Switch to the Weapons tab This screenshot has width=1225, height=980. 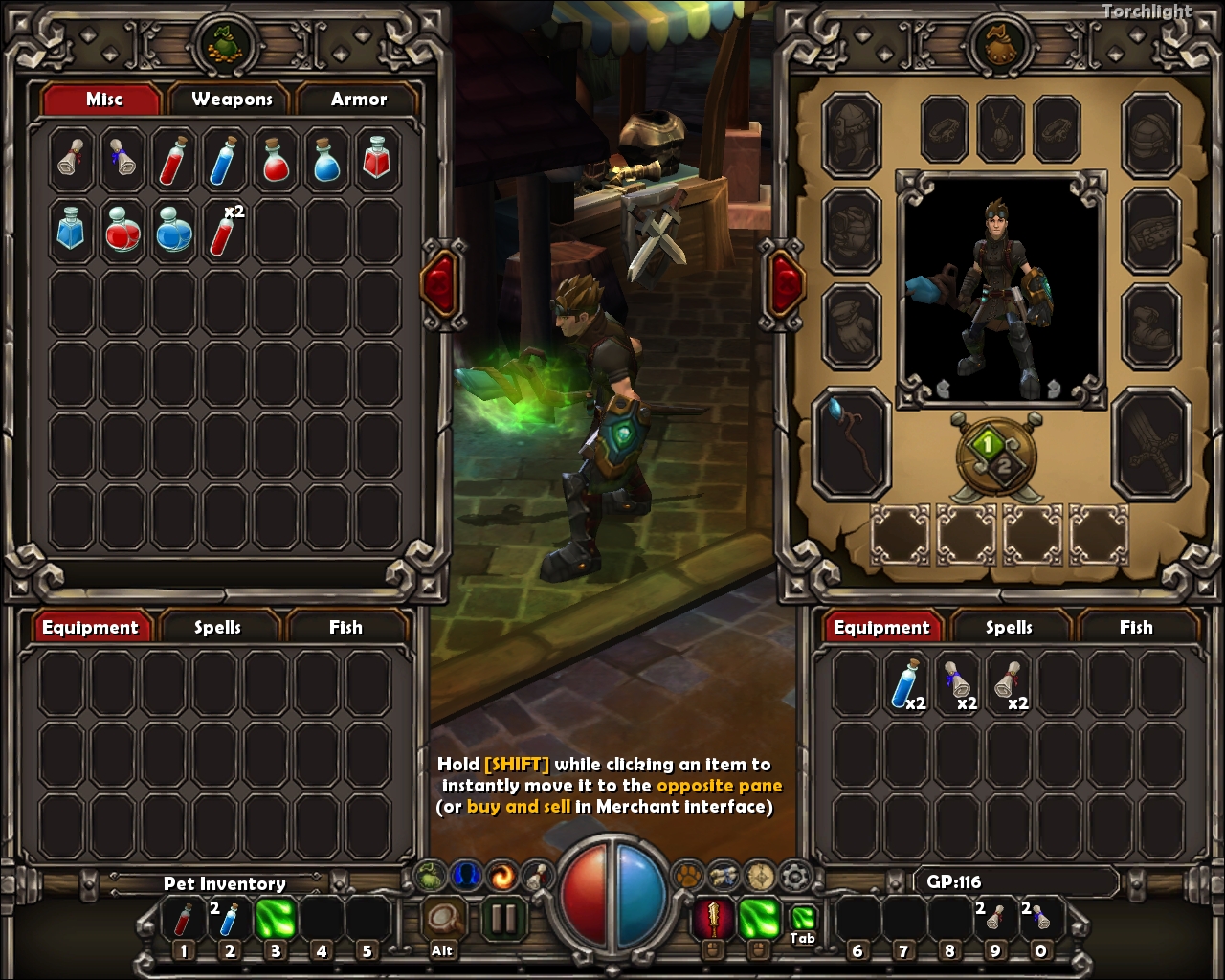pyautogui.click(x=231, y=99)
